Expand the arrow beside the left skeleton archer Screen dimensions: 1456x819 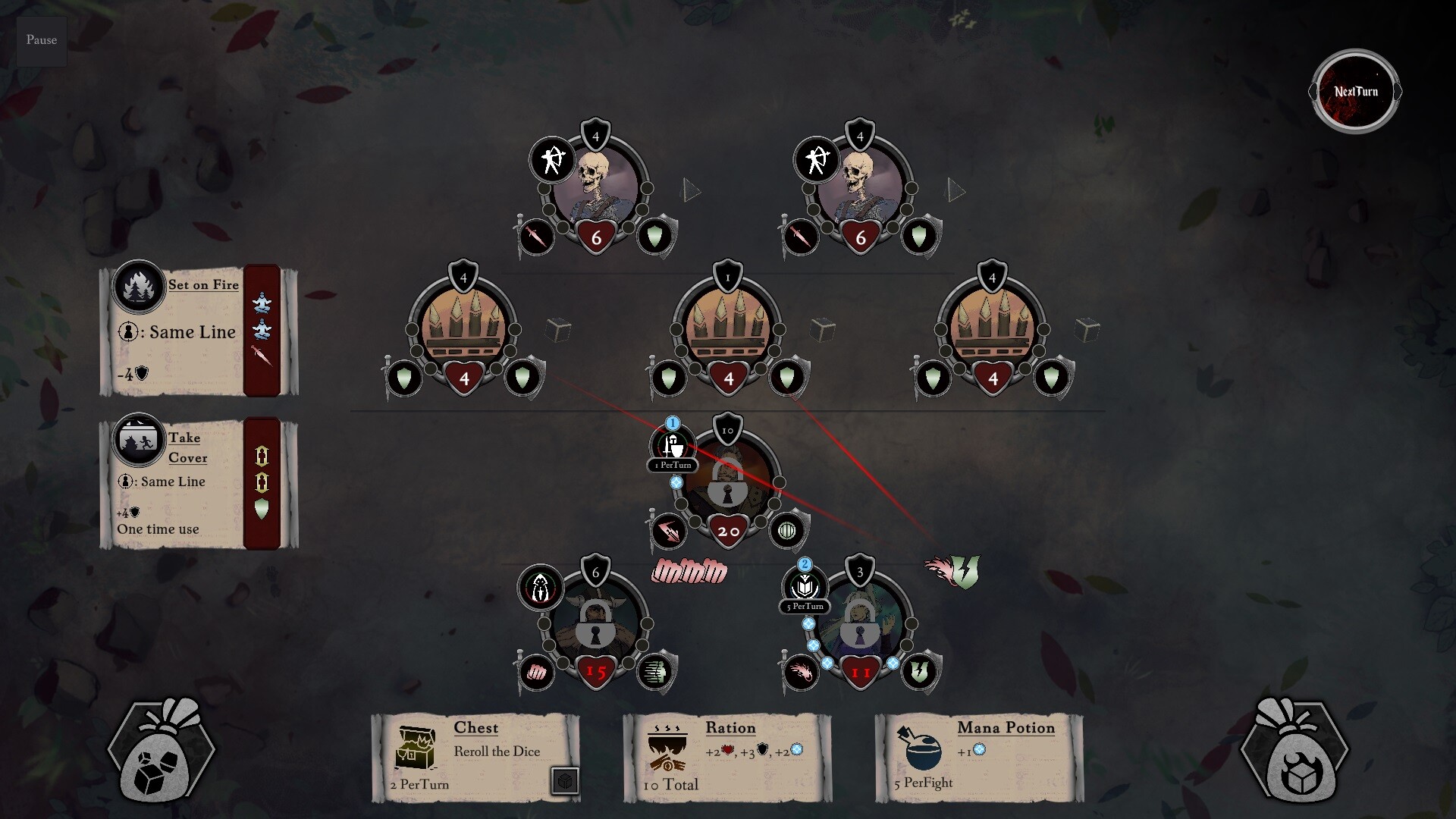(691, 190)
